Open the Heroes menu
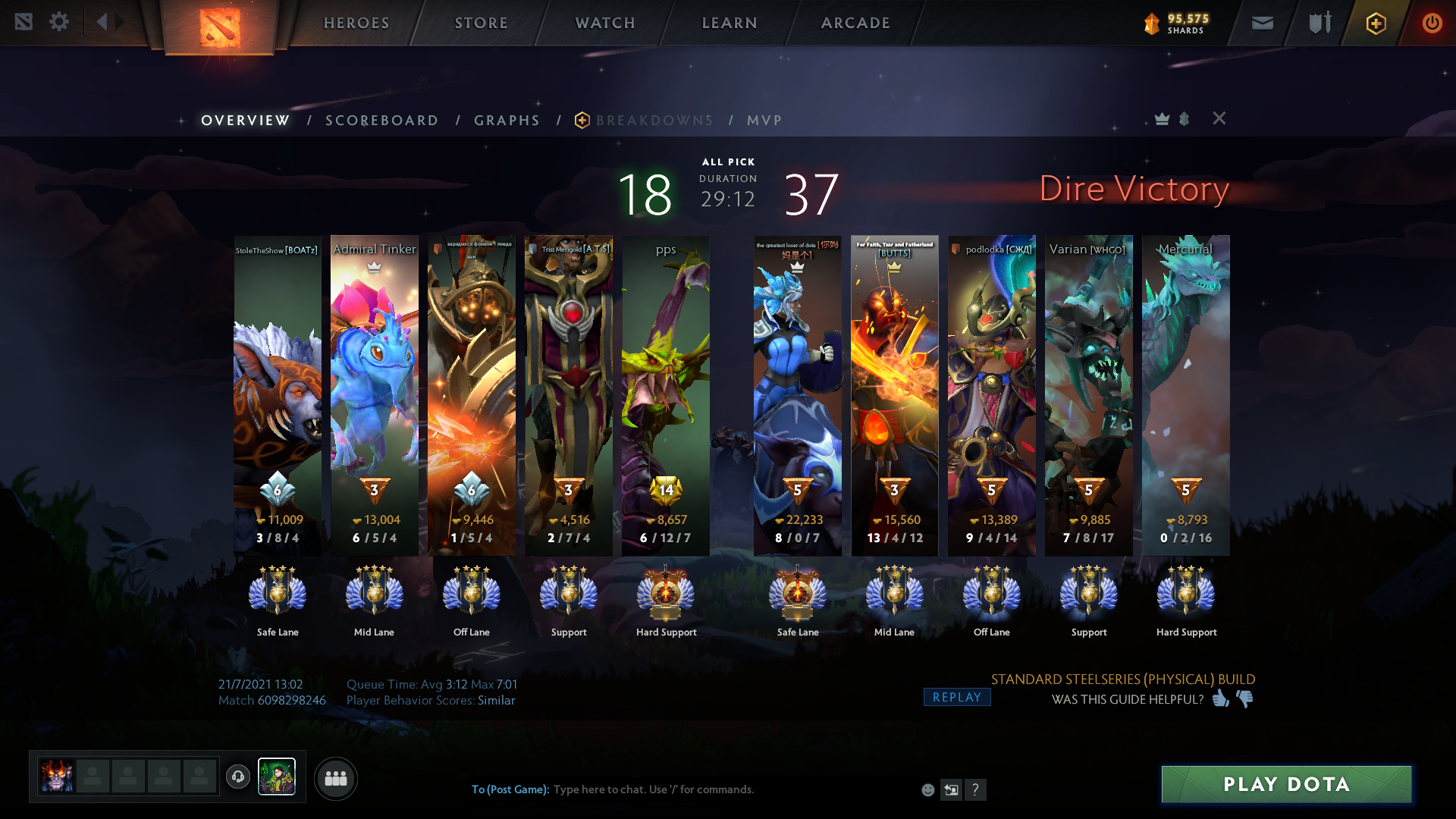Viewport: 1456px width, 819px height. 356,23
